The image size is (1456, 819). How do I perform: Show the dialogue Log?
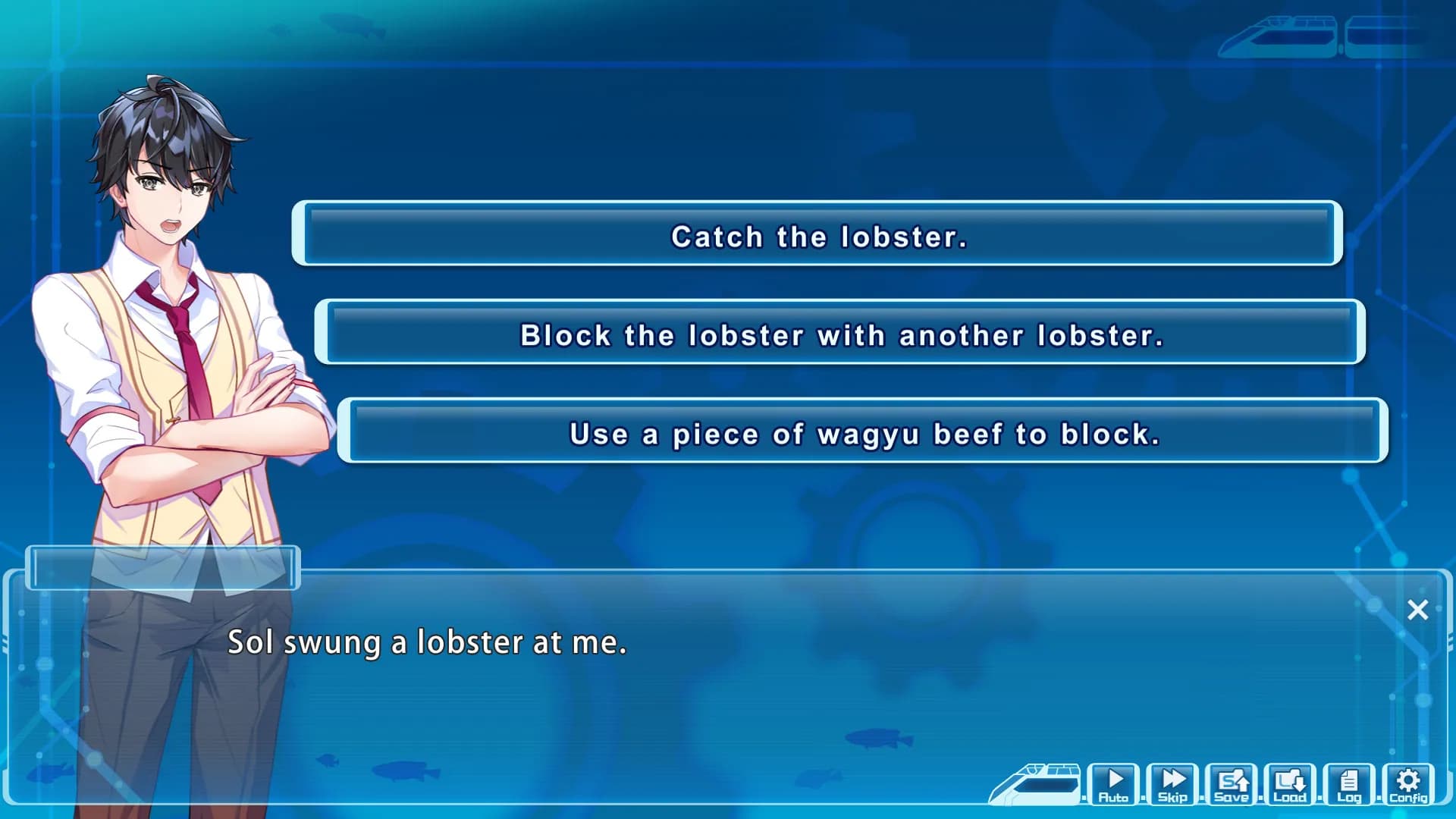coord(1349,784)
